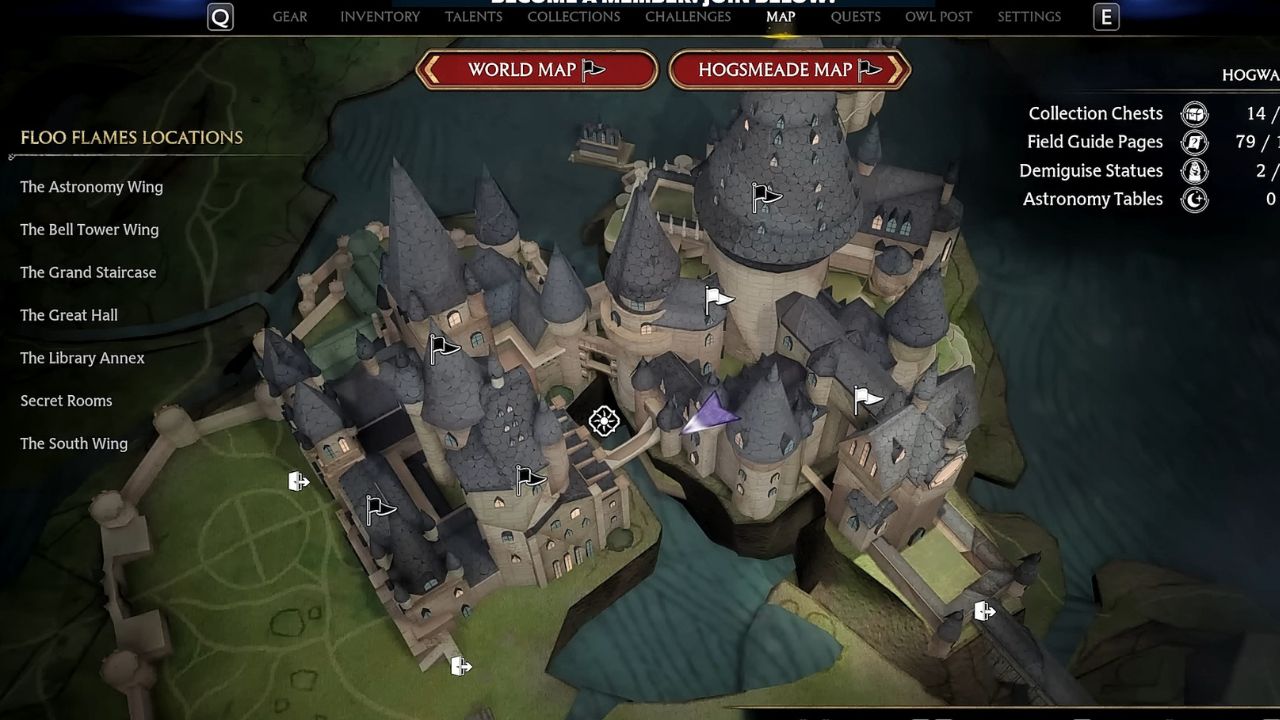Switch to the Gear tab
1280x720 pixels.
[x=290, y=16]
